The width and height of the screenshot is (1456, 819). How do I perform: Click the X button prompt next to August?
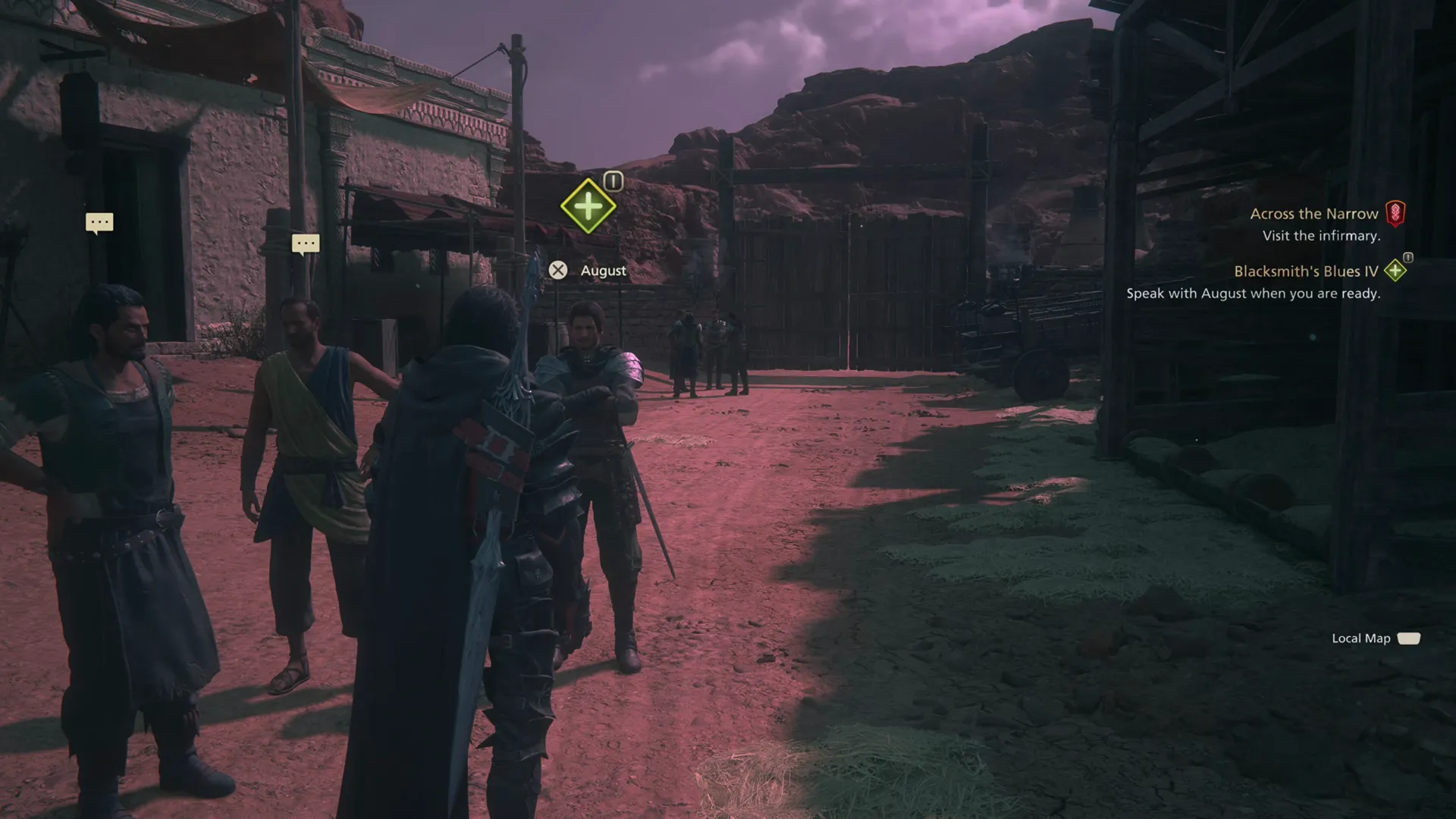559,270
